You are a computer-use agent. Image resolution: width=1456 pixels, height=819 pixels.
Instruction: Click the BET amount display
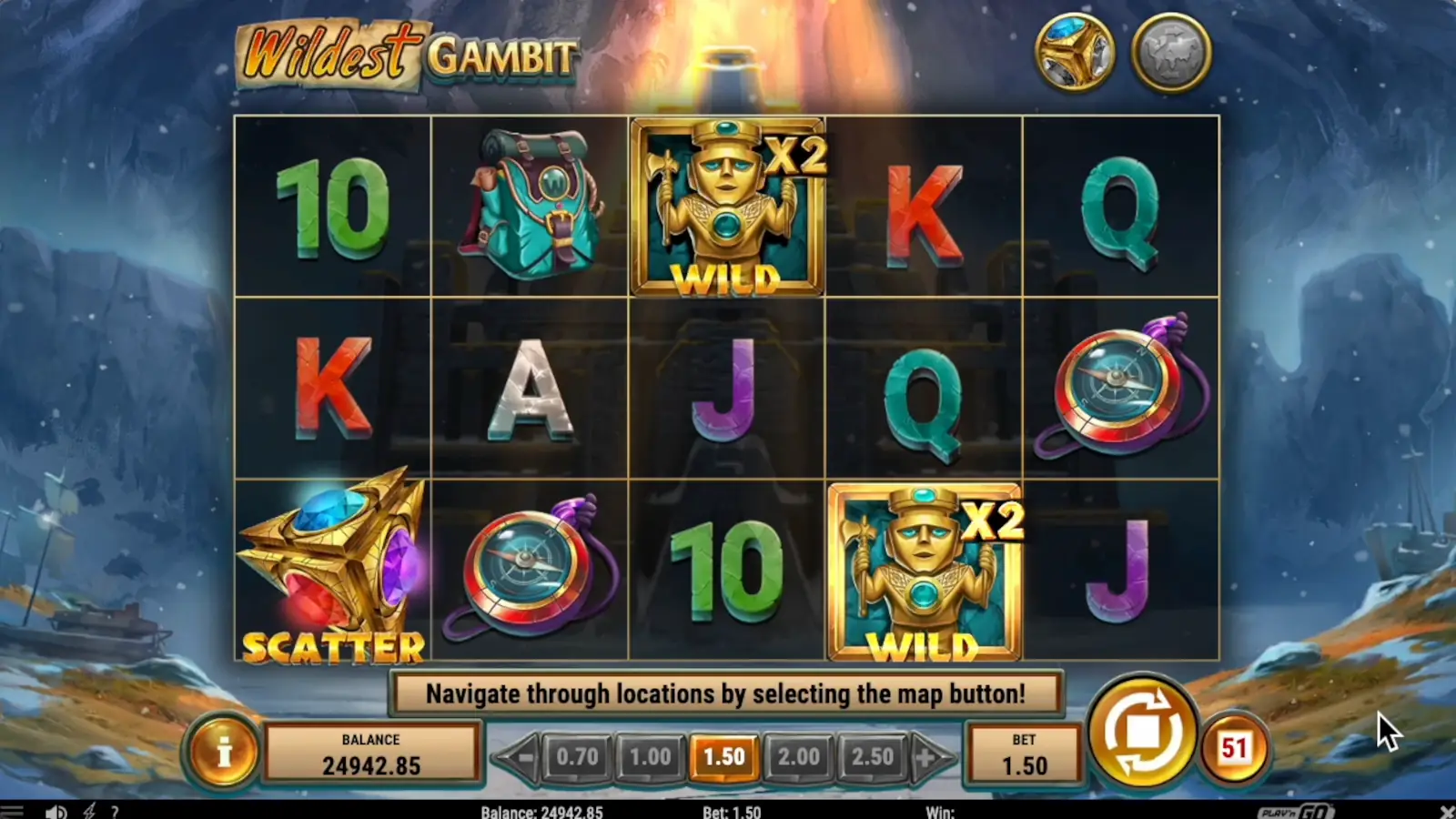[x=1023, y=753]
